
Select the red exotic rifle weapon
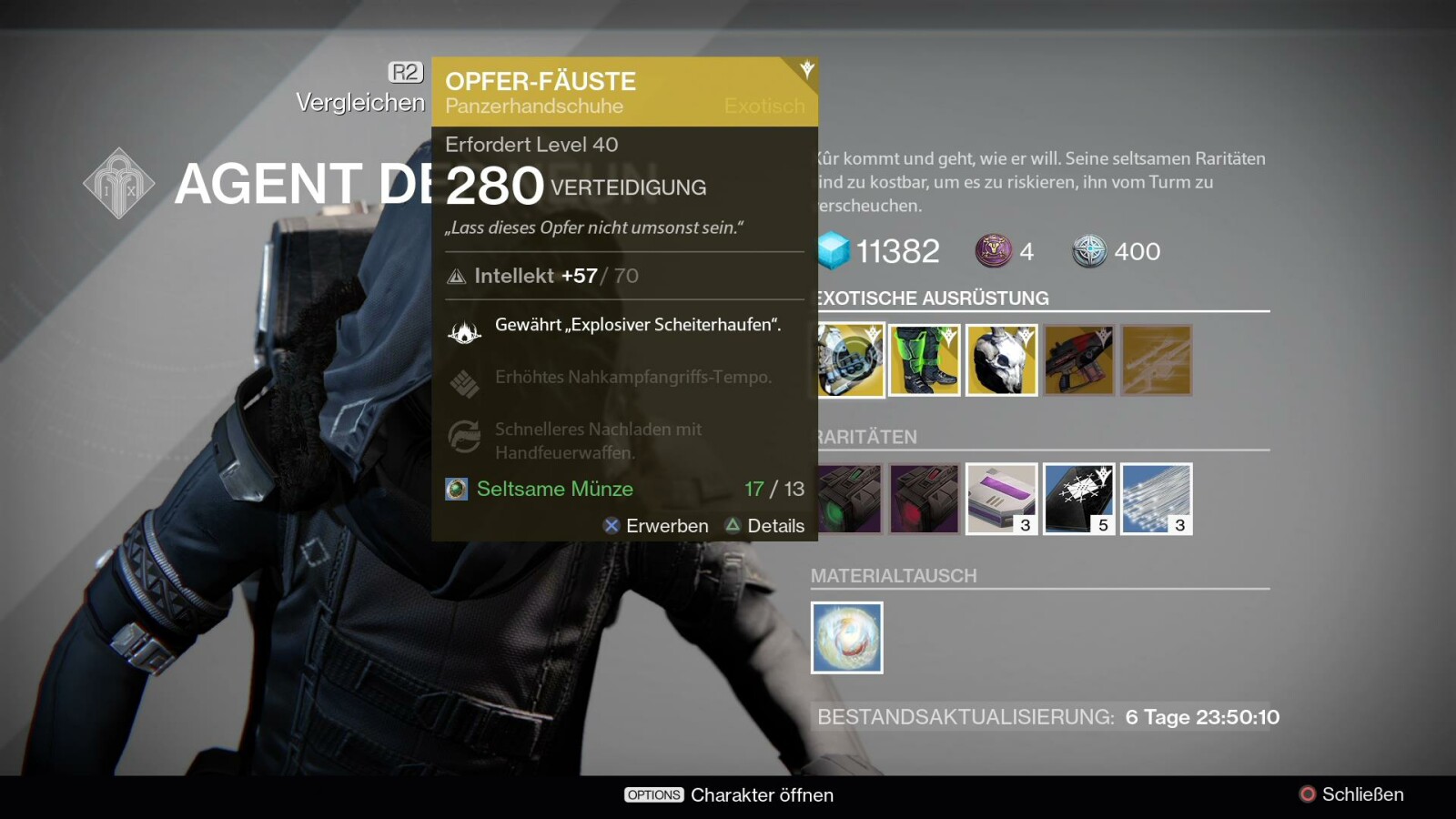coord(1079,360)
